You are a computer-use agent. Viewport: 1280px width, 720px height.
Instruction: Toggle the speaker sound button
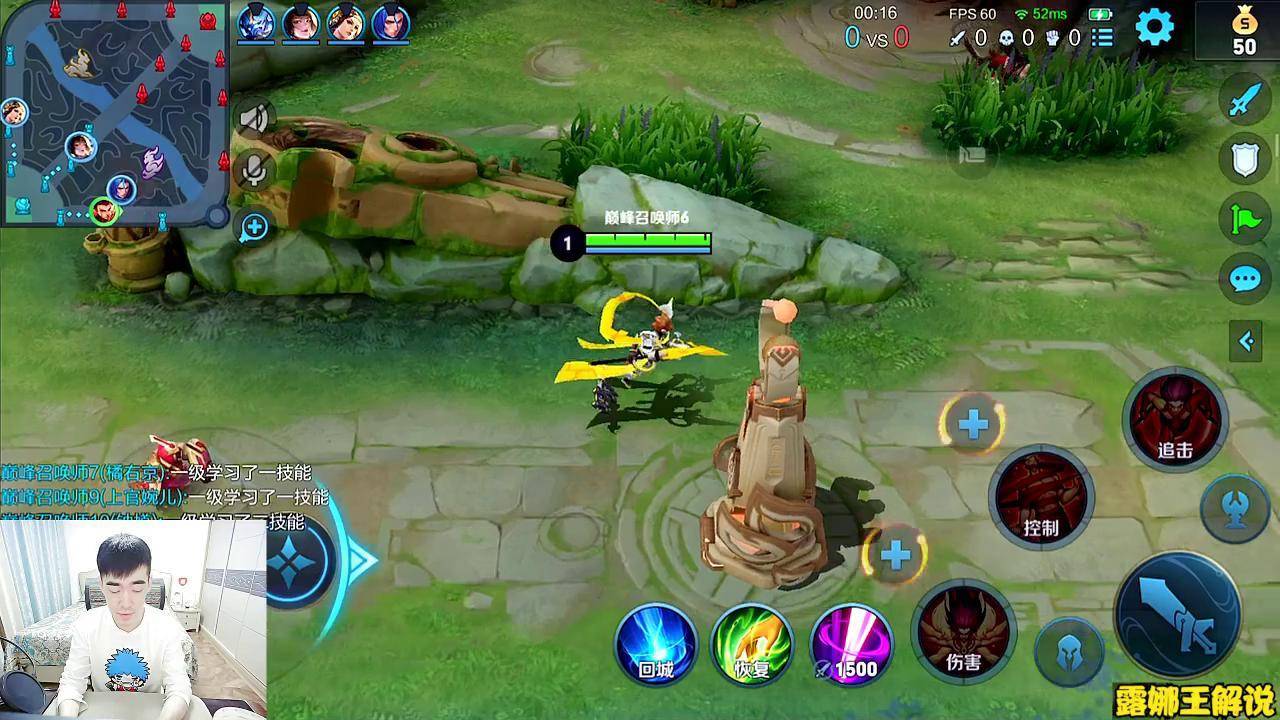254,119
